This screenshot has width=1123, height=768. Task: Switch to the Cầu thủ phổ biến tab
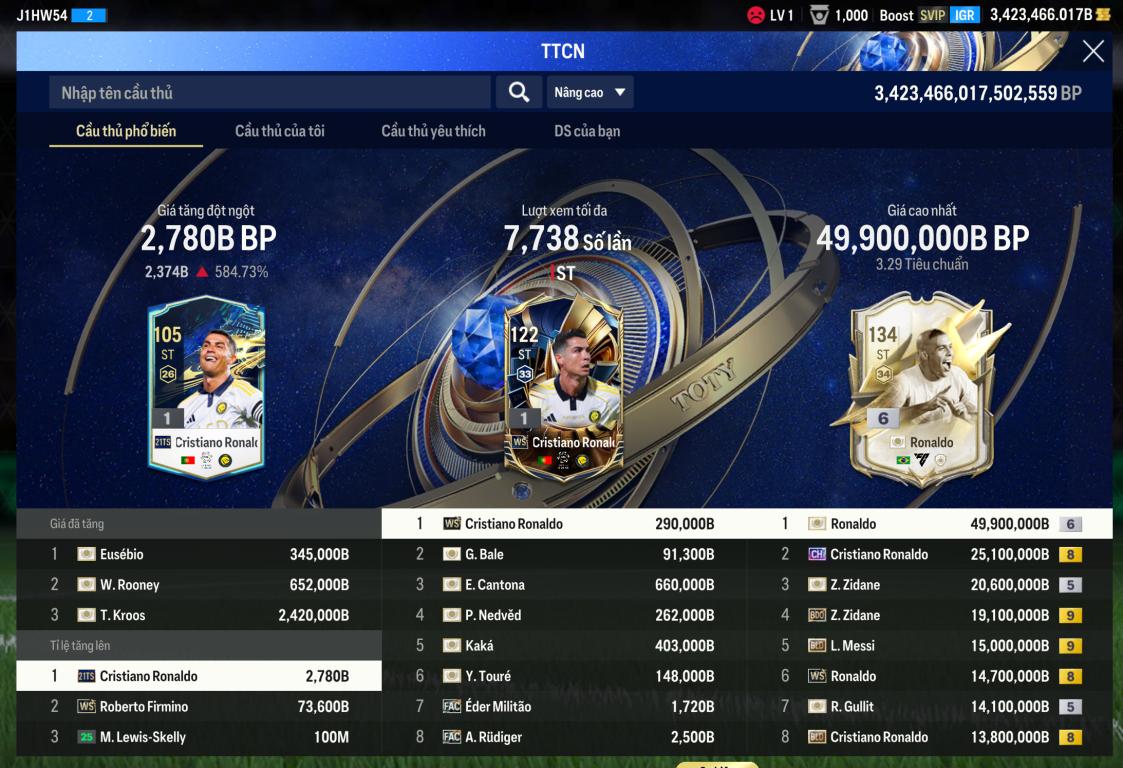(126, 131)
